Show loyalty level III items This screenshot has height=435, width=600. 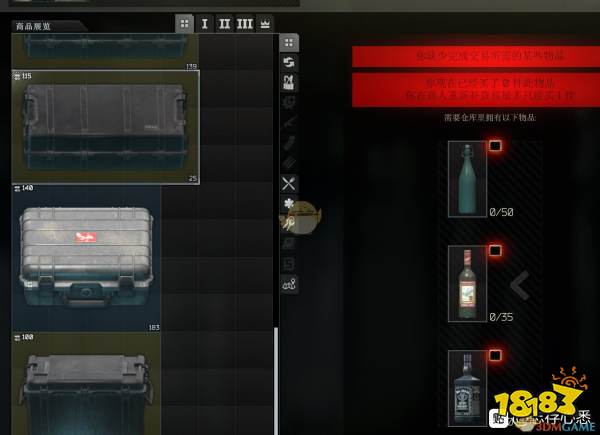pos(245,23)
